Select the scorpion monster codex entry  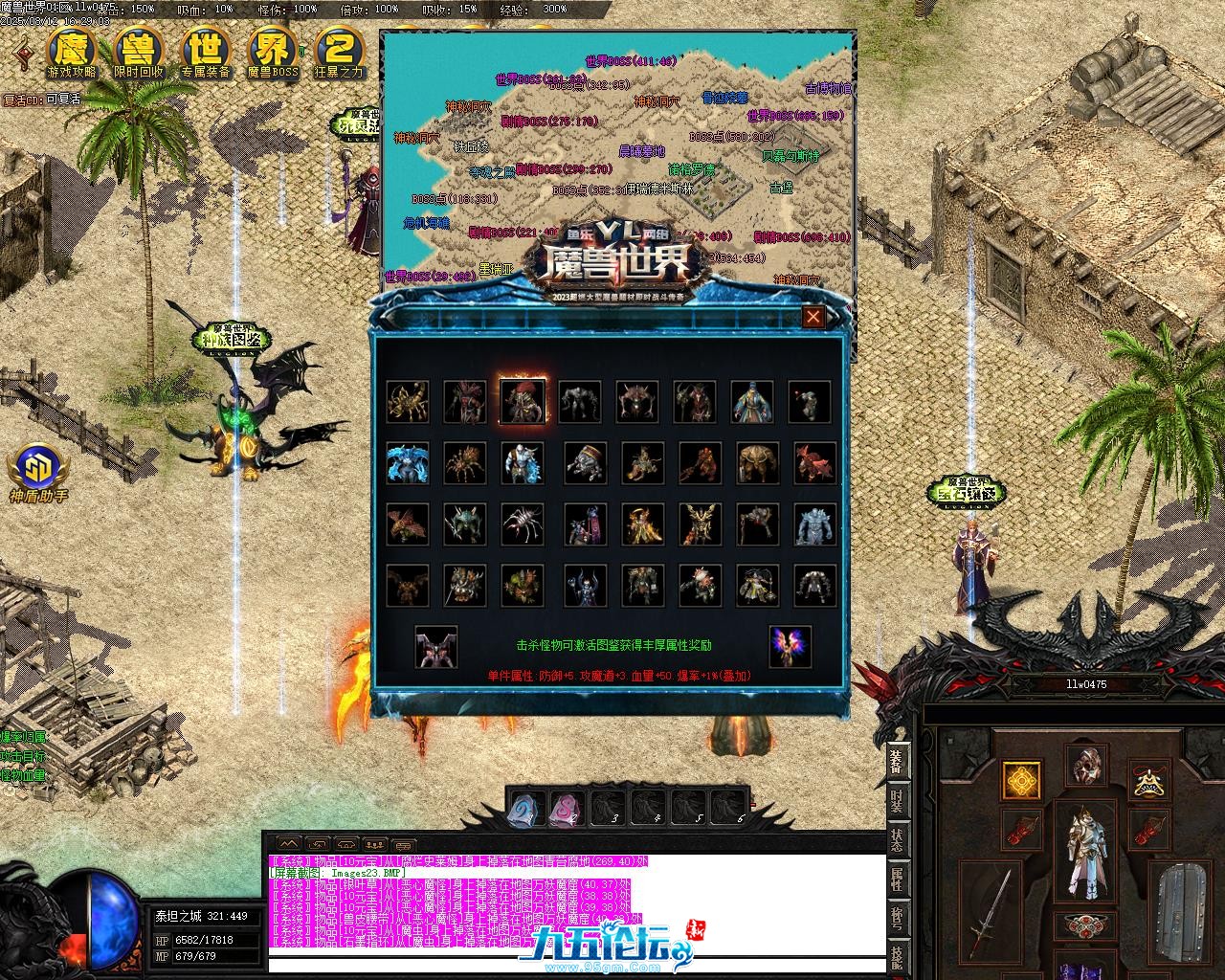coord(408,402)
